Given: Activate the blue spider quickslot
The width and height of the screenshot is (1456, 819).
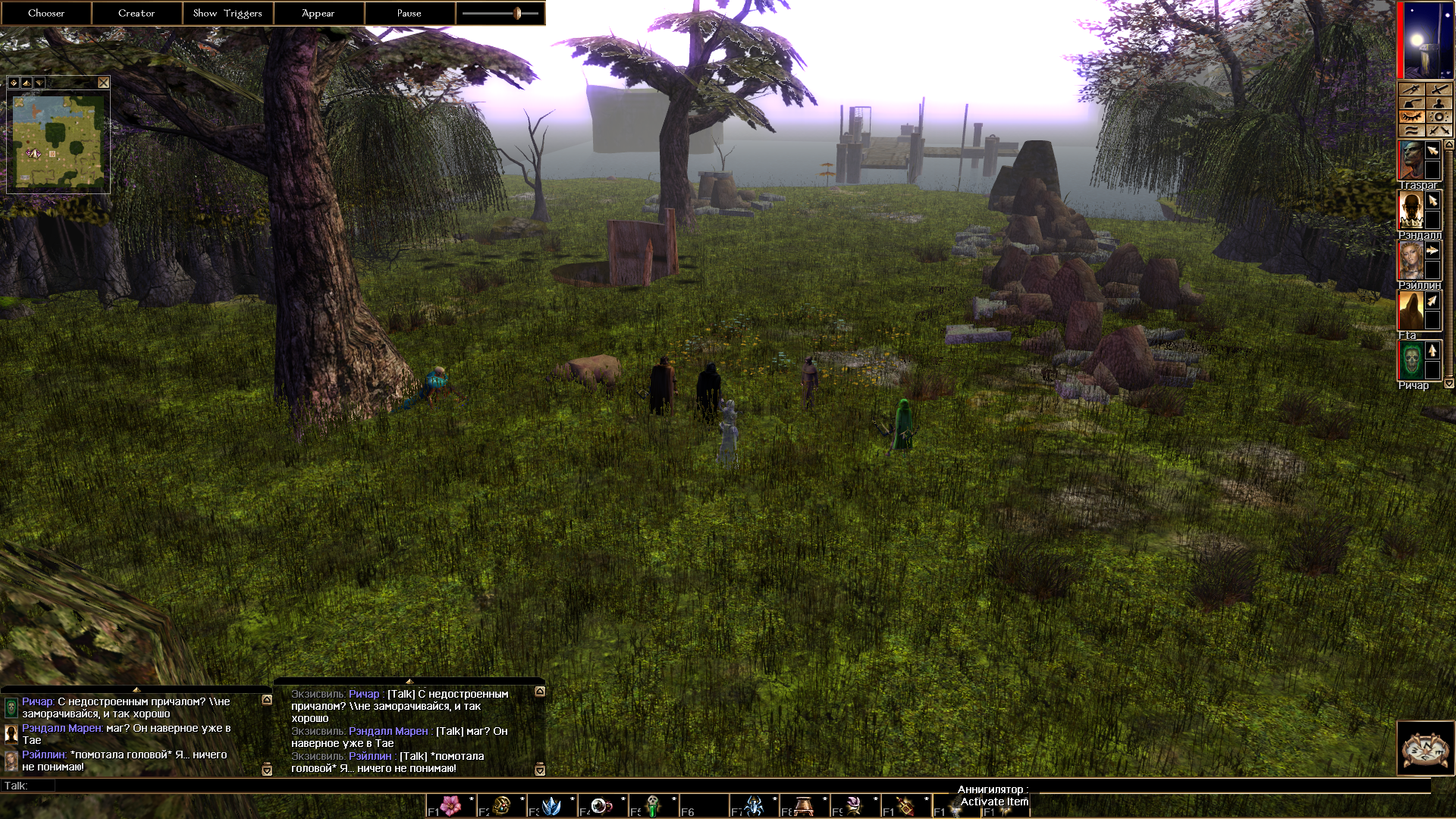Looking at the screenshot, I should 754,805.
